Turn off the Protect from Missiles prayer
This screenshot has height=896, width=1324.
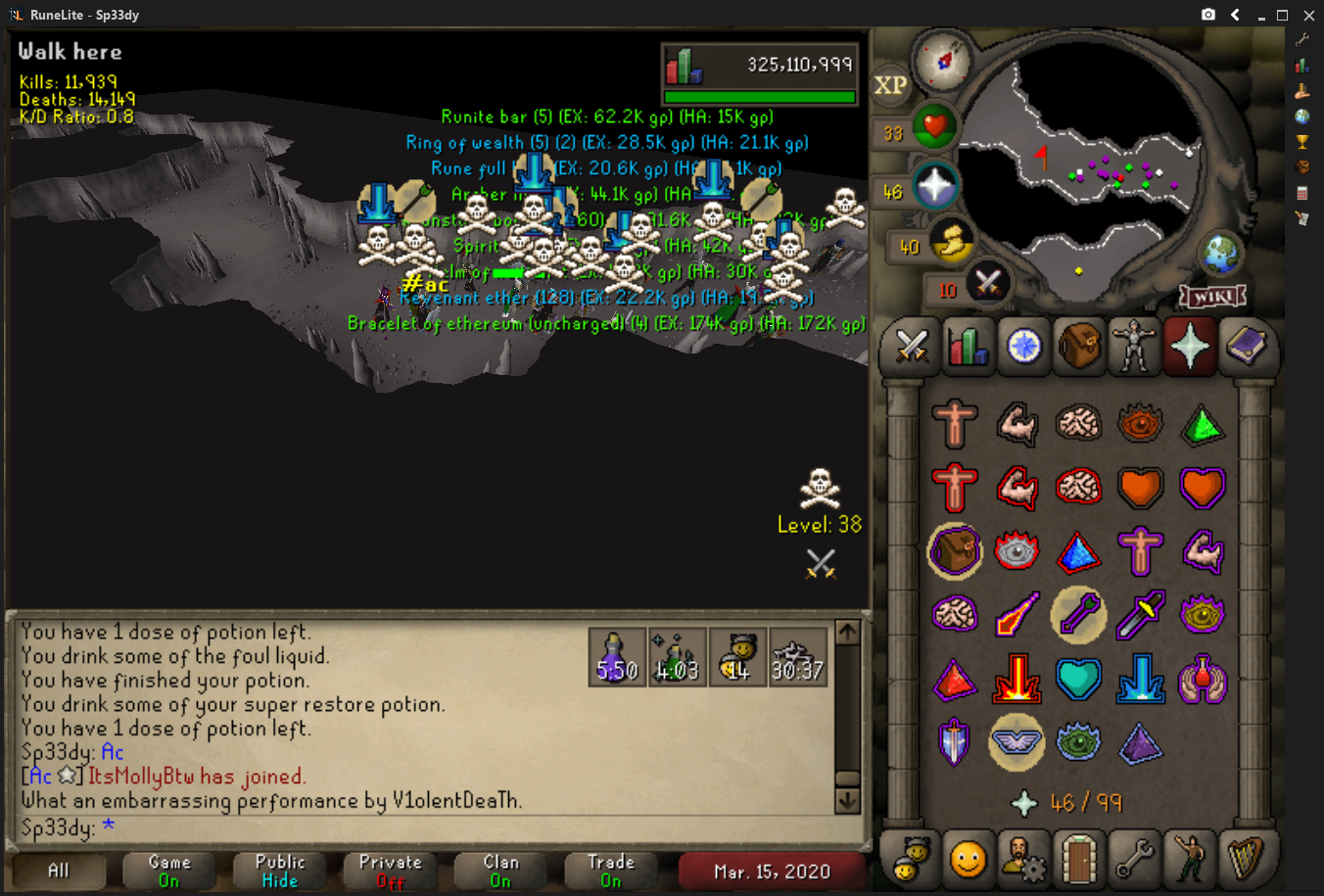(1078, 615)
